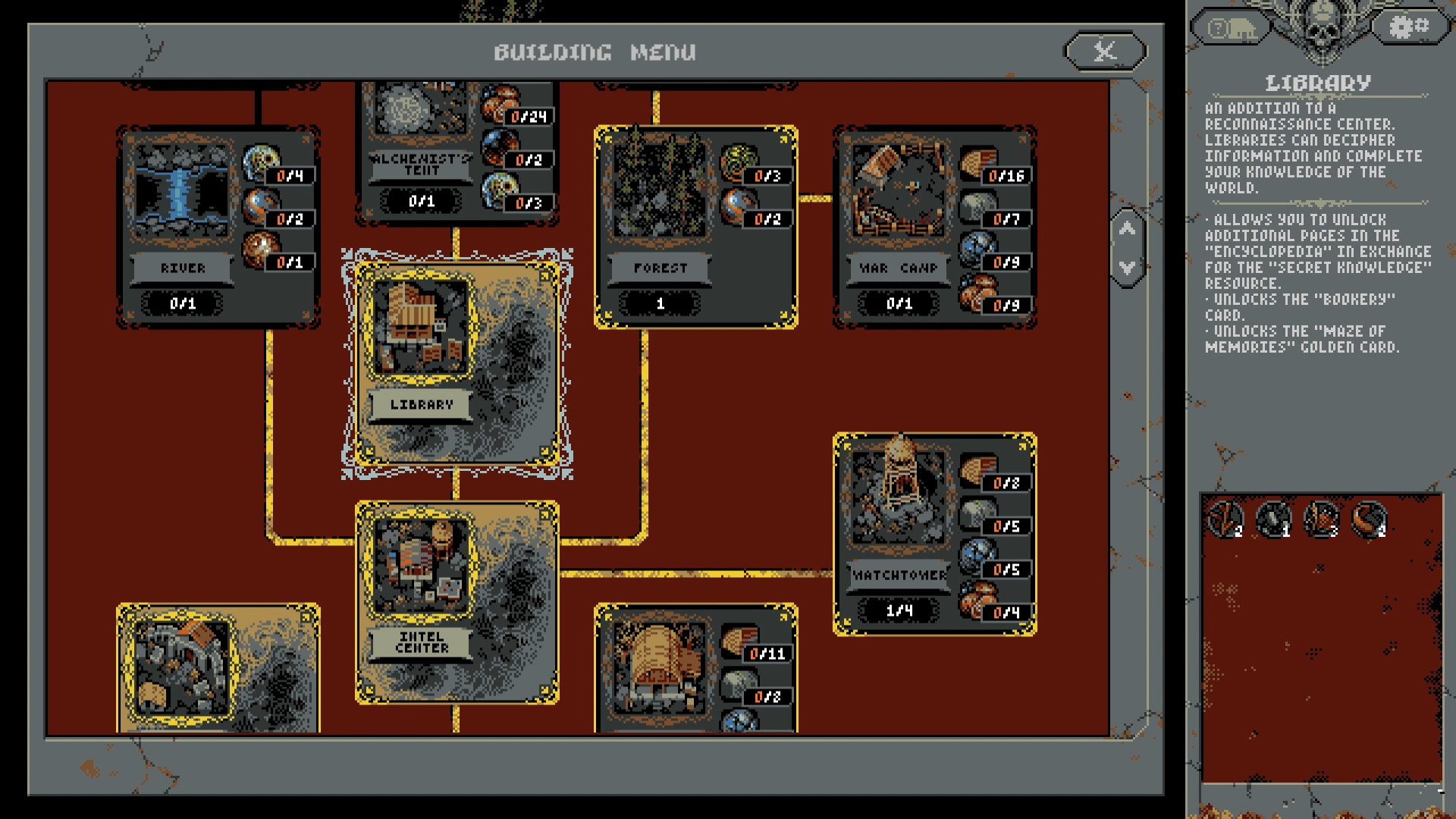
Task: Click the Forest card counter showing 1
Action: coord(660,301)
